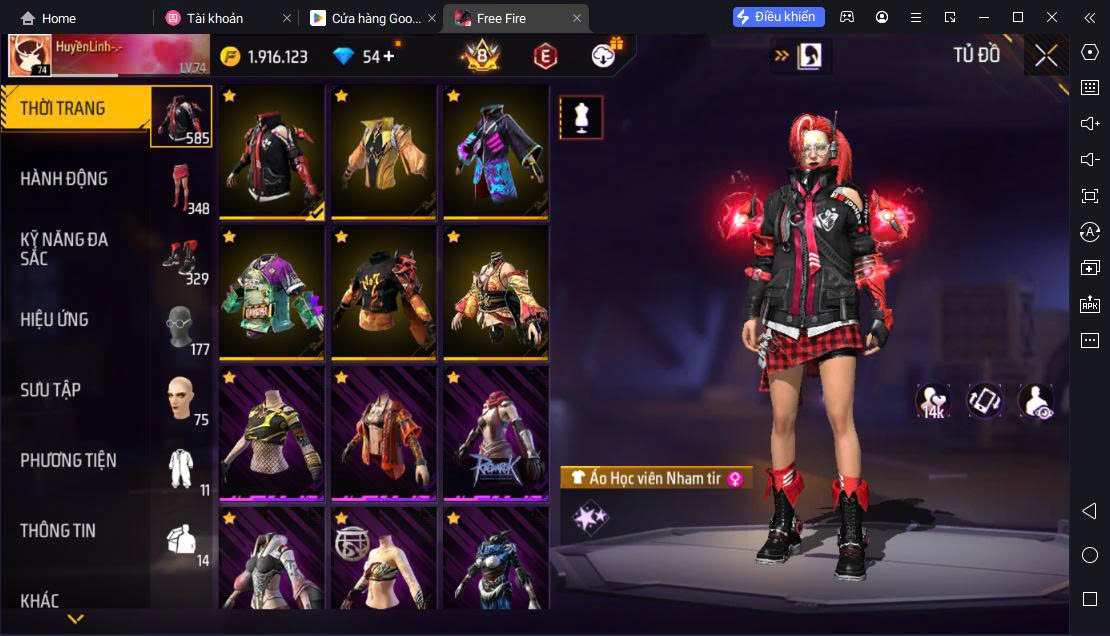Click the mannequin outfit preview icon

pos(581,118)
